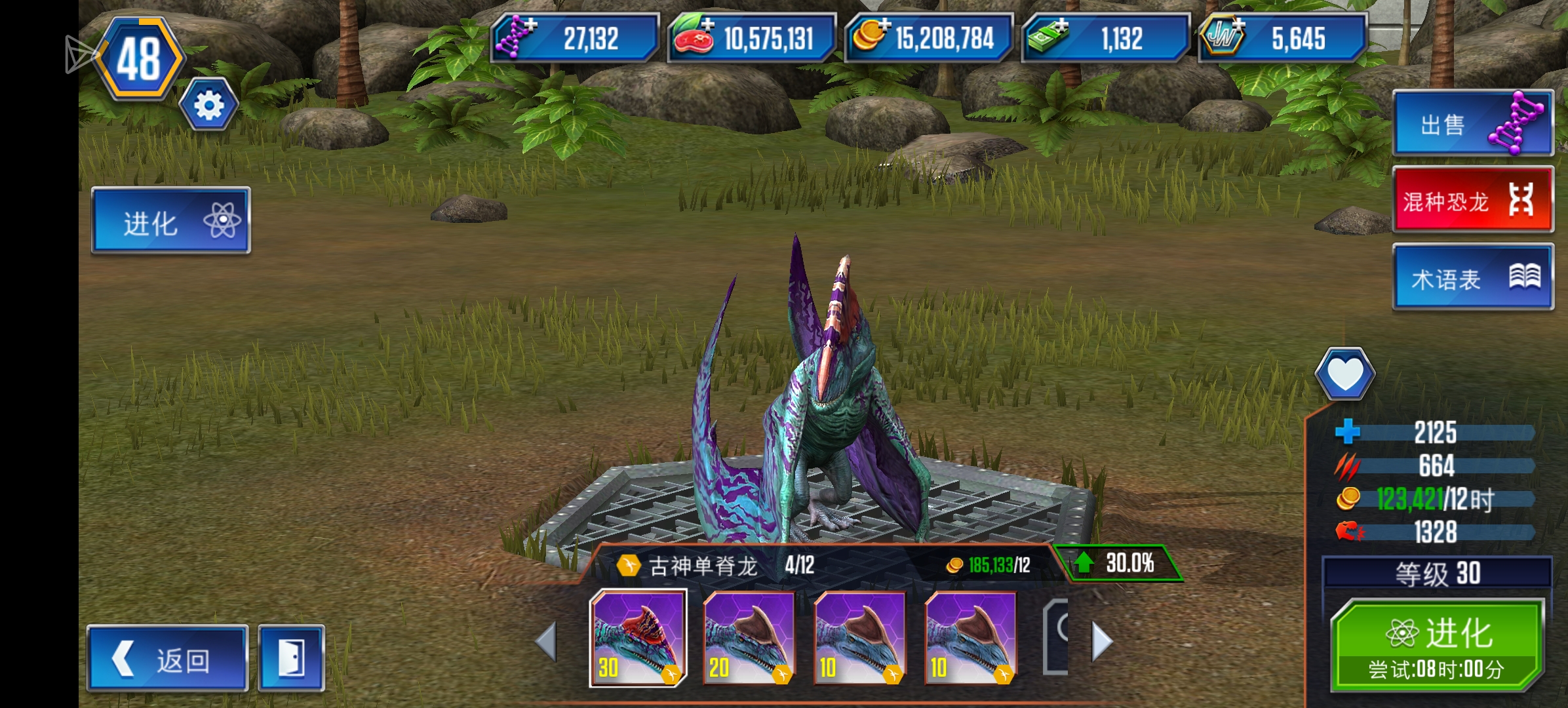
Task: Show next dinosaurs with the right arrow
Action: [1102, 641]
